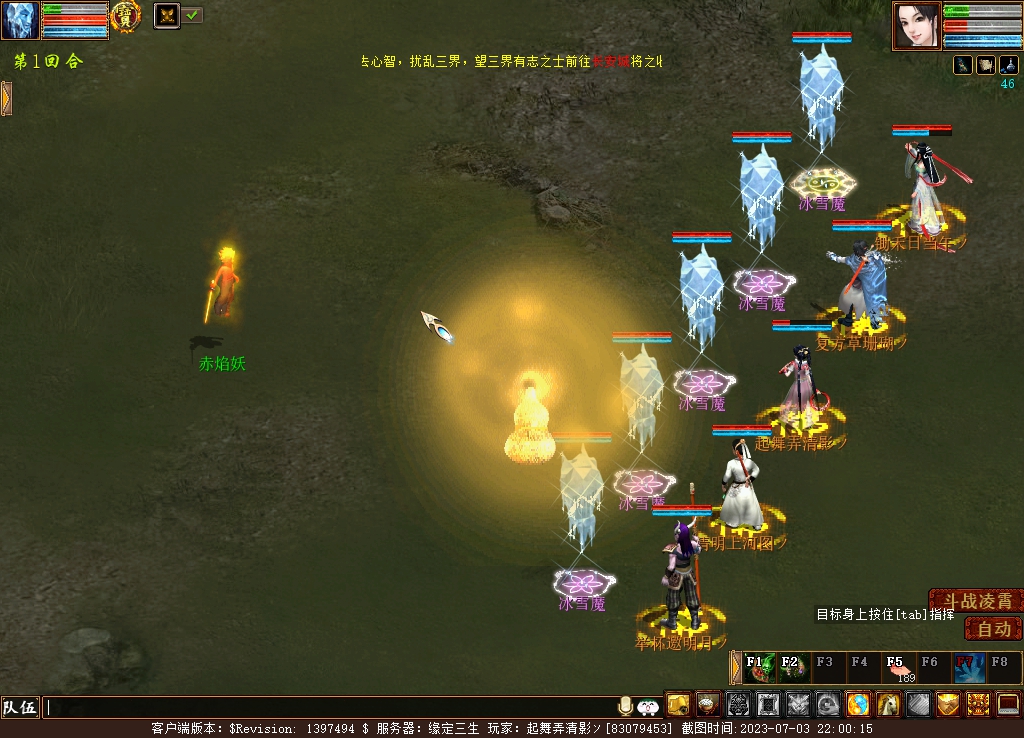This screenshot has height=738, width=1024.
Task: Select the F5 item slot with count 189
Action: (897, 667)
